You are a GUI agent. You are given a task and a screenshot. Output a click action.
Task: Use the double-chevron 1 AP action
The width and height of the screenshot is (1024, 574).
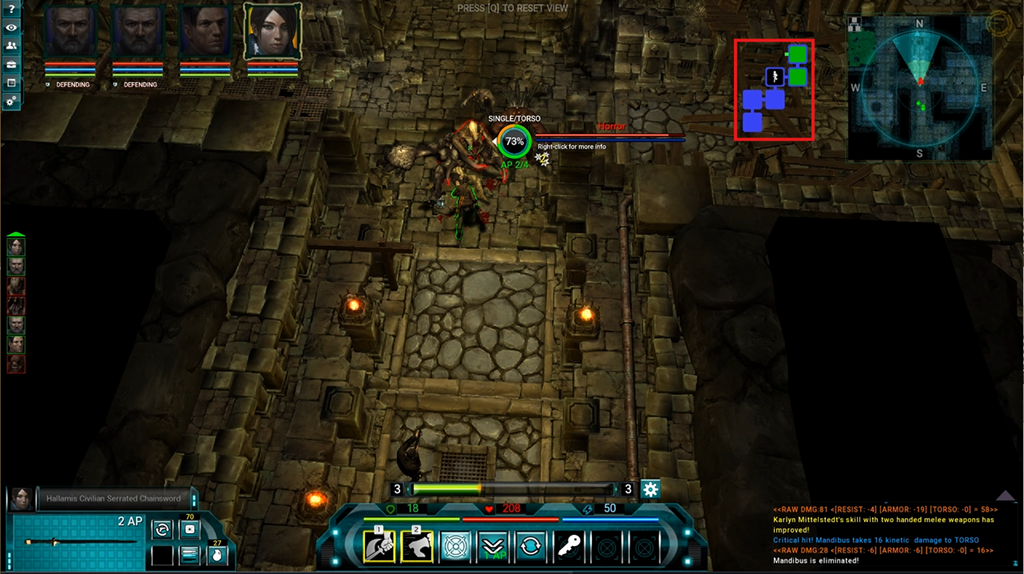tap(493, 547)
